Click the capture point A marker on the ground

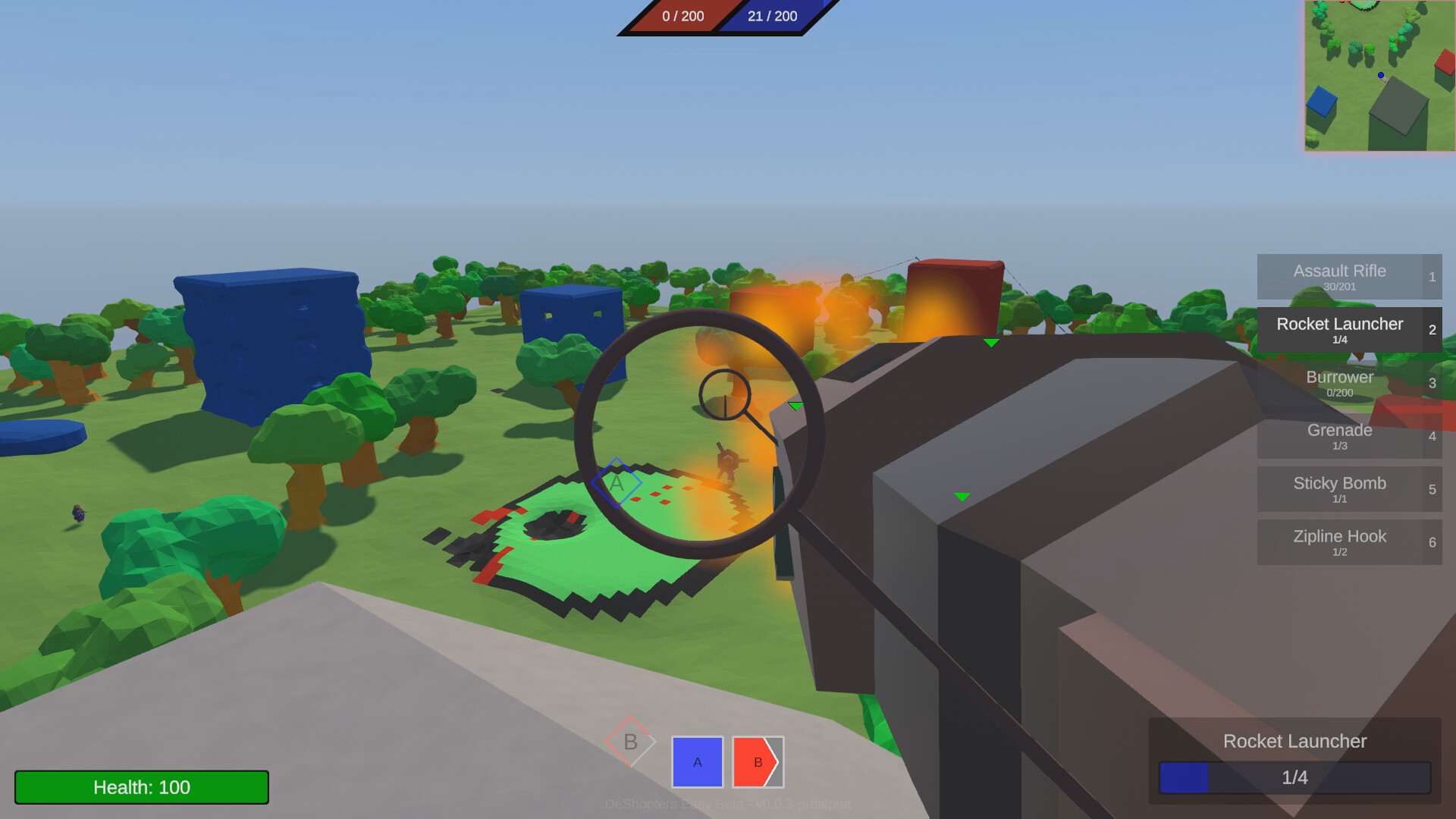(616, 481)
